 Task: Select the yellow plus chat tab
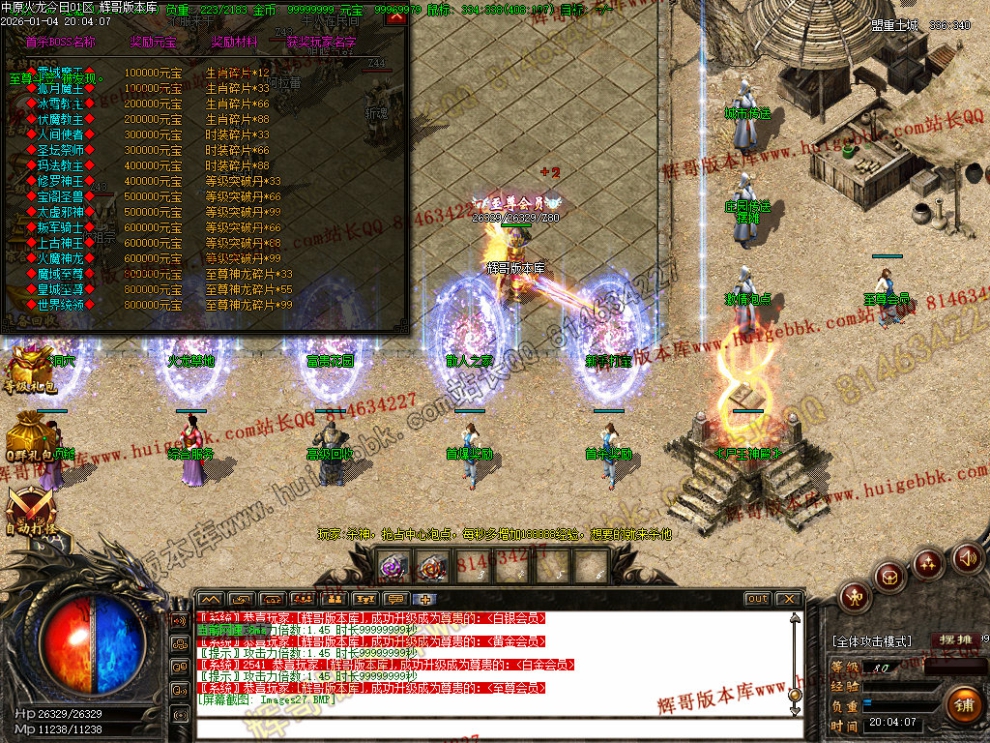(425, 599)
